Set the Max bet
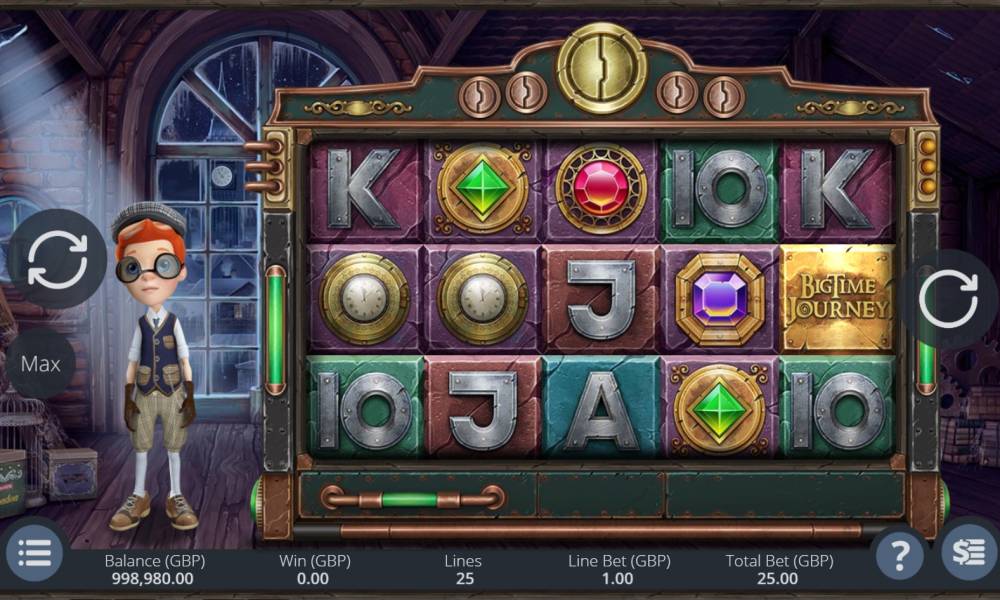The height and width of the screenshot is (600, 1000). [41, 364]
